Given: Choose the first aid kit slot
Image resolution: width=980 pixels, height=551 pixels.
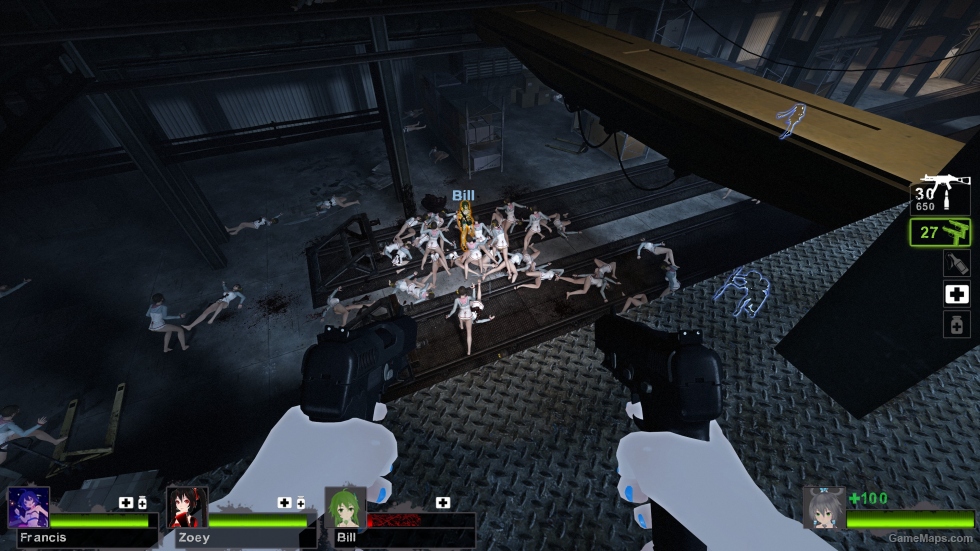Looking at the screenshot, I should (956, 294).
